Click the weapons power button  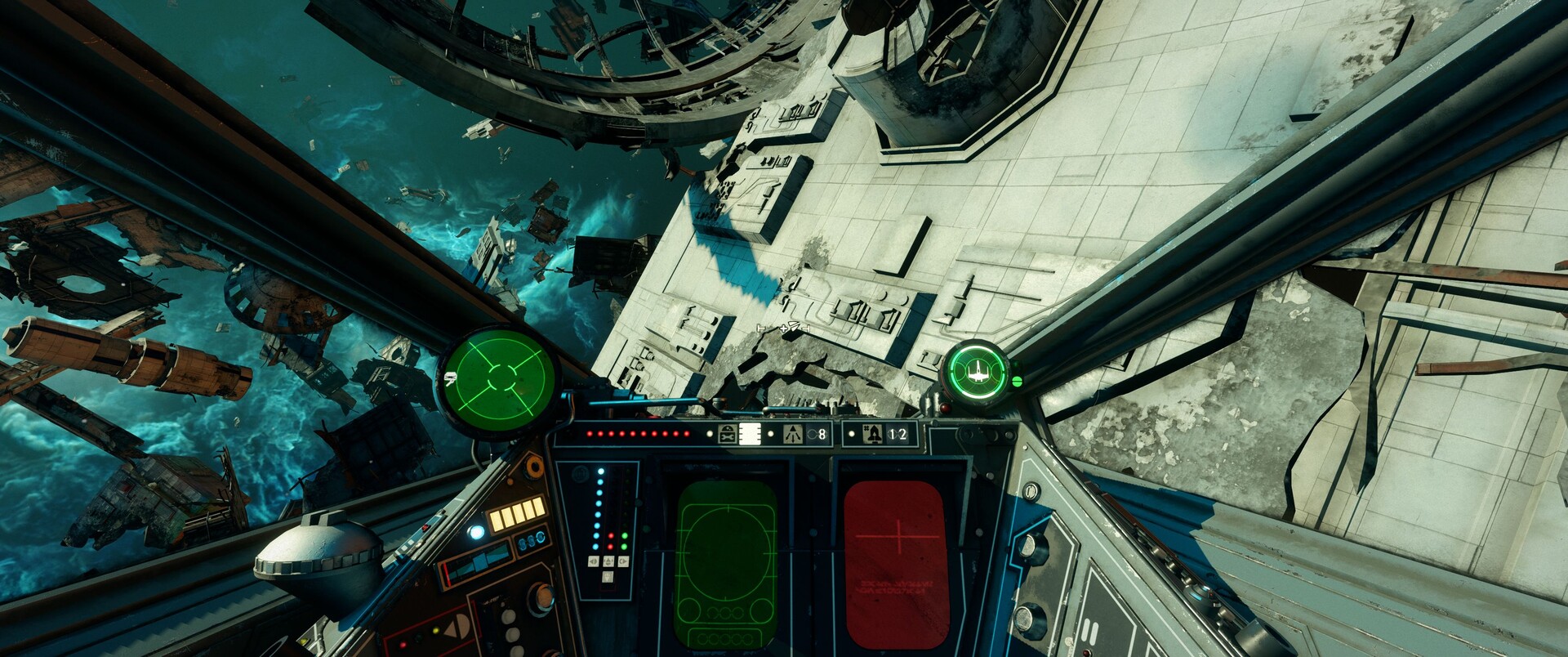click(x=608, y=561)
